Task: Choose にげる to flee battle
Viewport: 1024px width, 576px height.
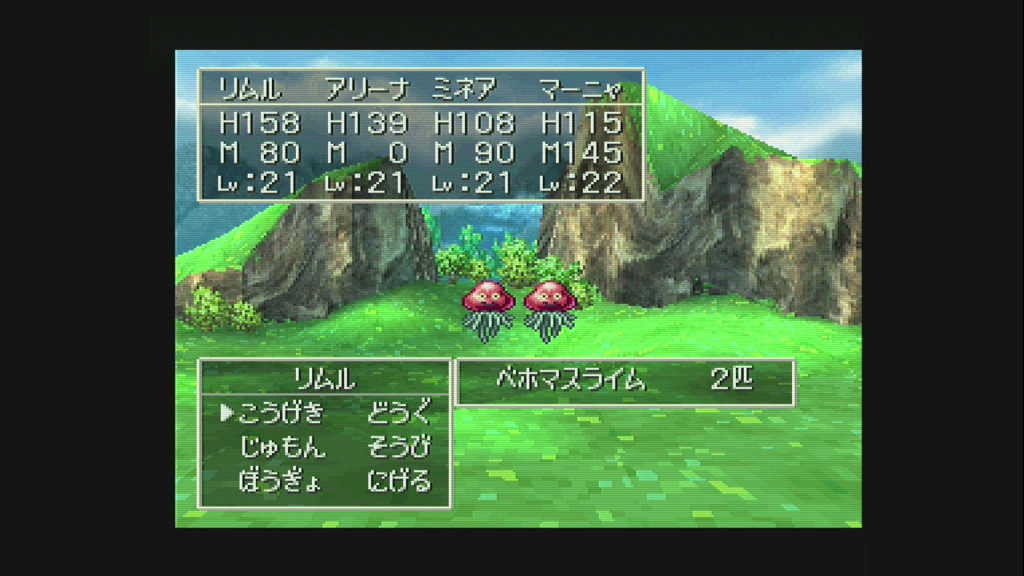Action: (398, 481)
